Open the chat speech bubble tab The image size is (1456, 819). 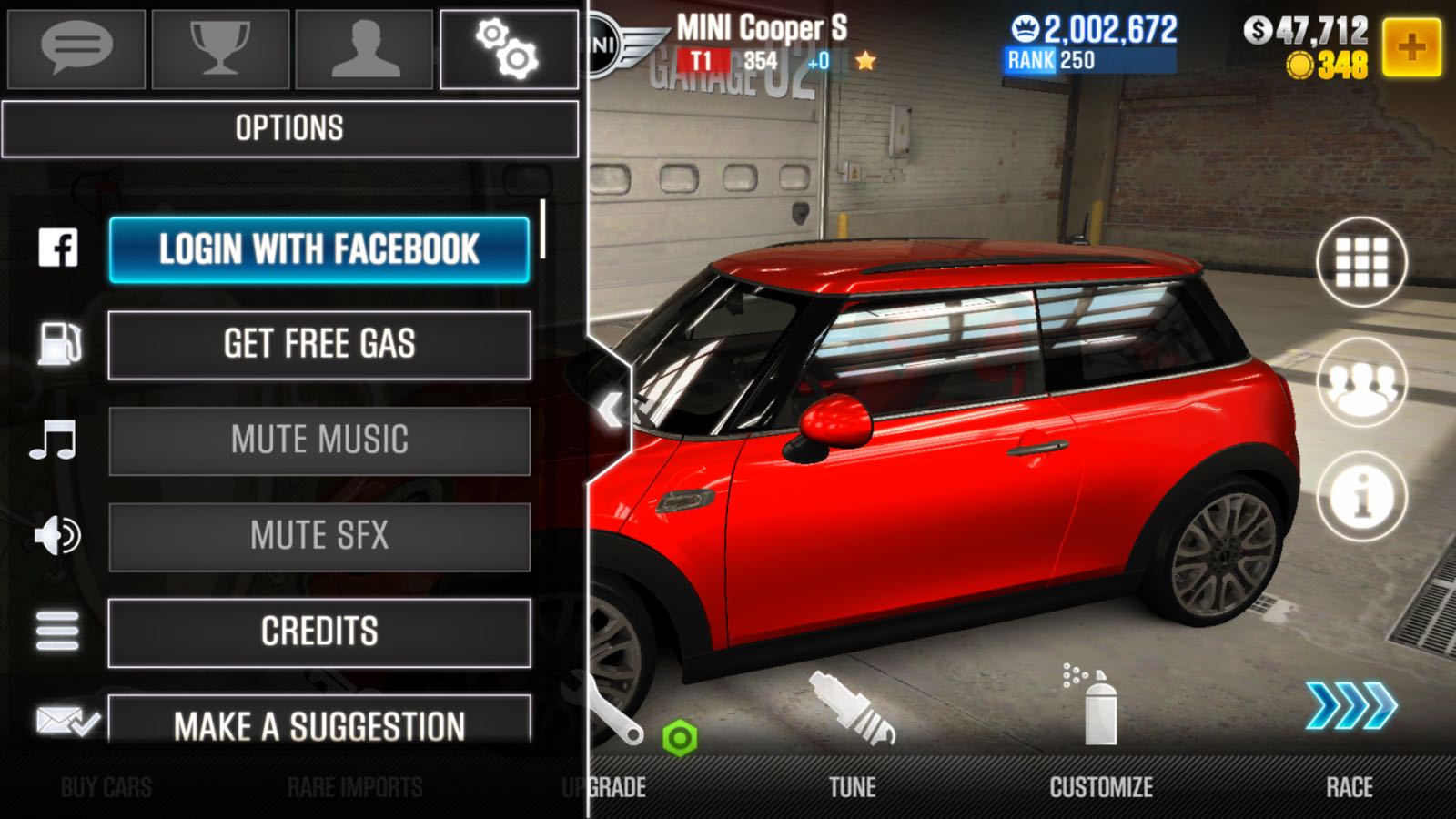76,49
